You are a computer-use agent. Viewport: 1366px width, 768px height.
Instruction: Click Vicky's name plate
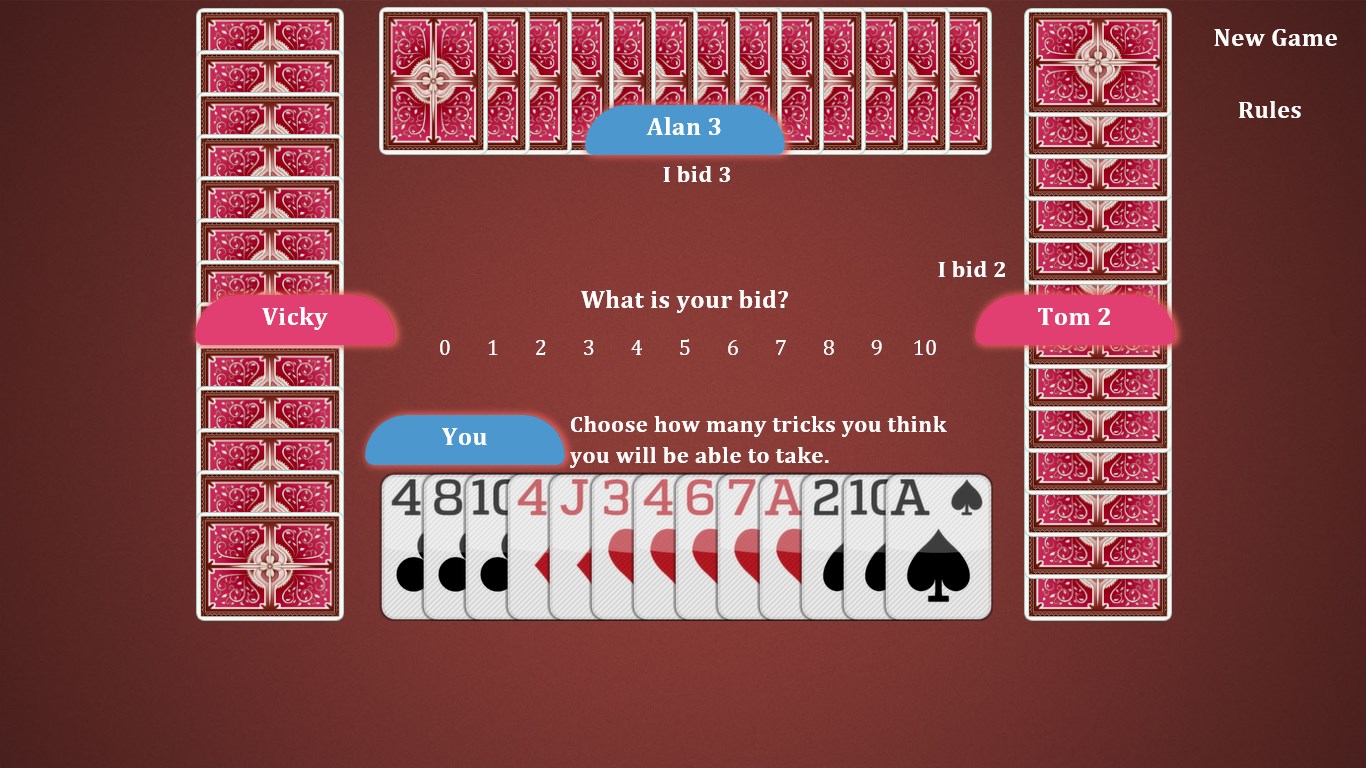[x=295, y=317]
